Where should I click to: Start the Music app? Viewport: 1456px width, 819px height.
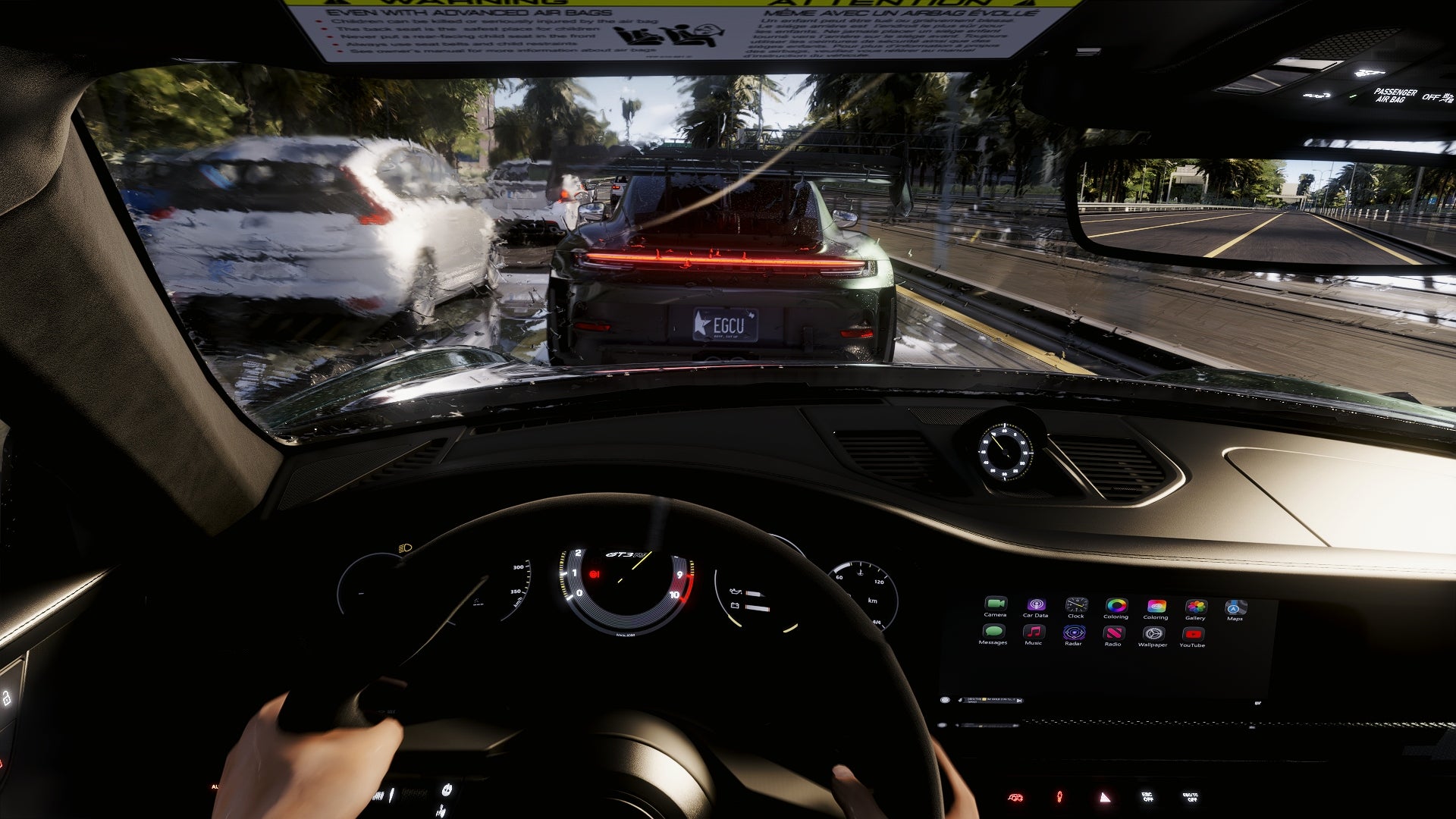pyautogui.click(x=1034, y=632)
